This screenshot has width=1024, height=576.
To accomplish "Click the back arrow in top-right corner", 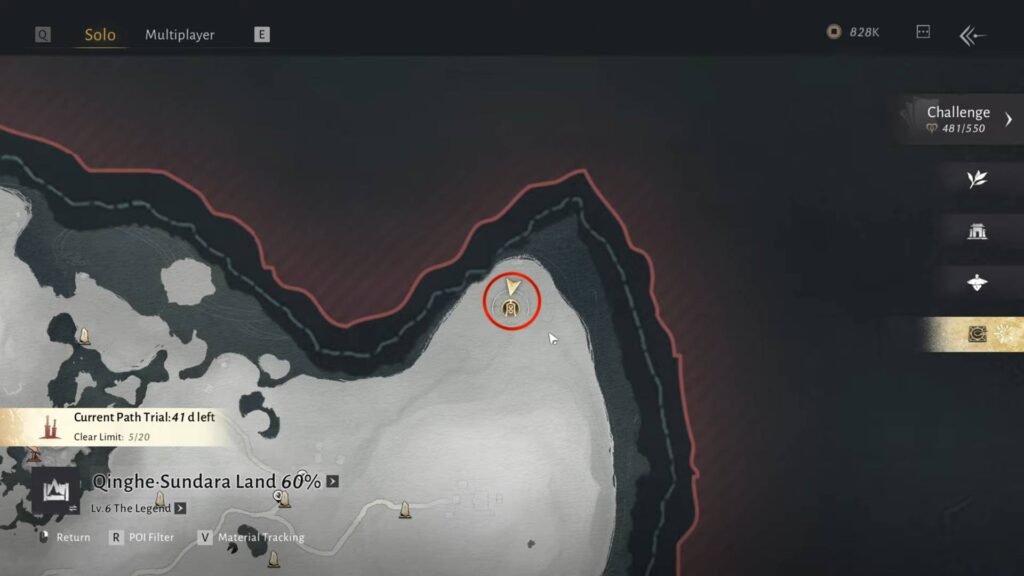I will [x=972, y=35].
